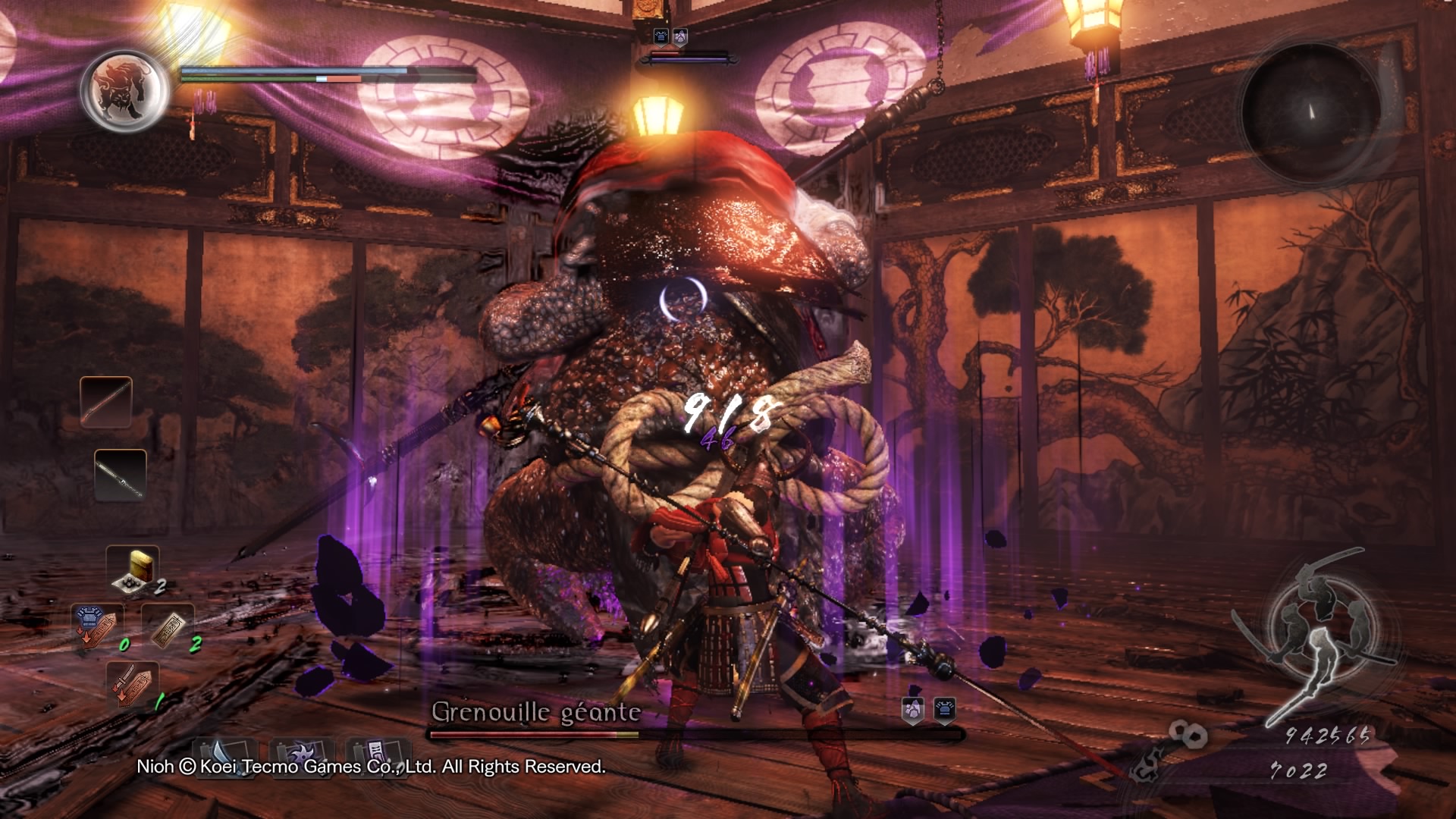Use the plain paper talisman item

tap(168, 626)
